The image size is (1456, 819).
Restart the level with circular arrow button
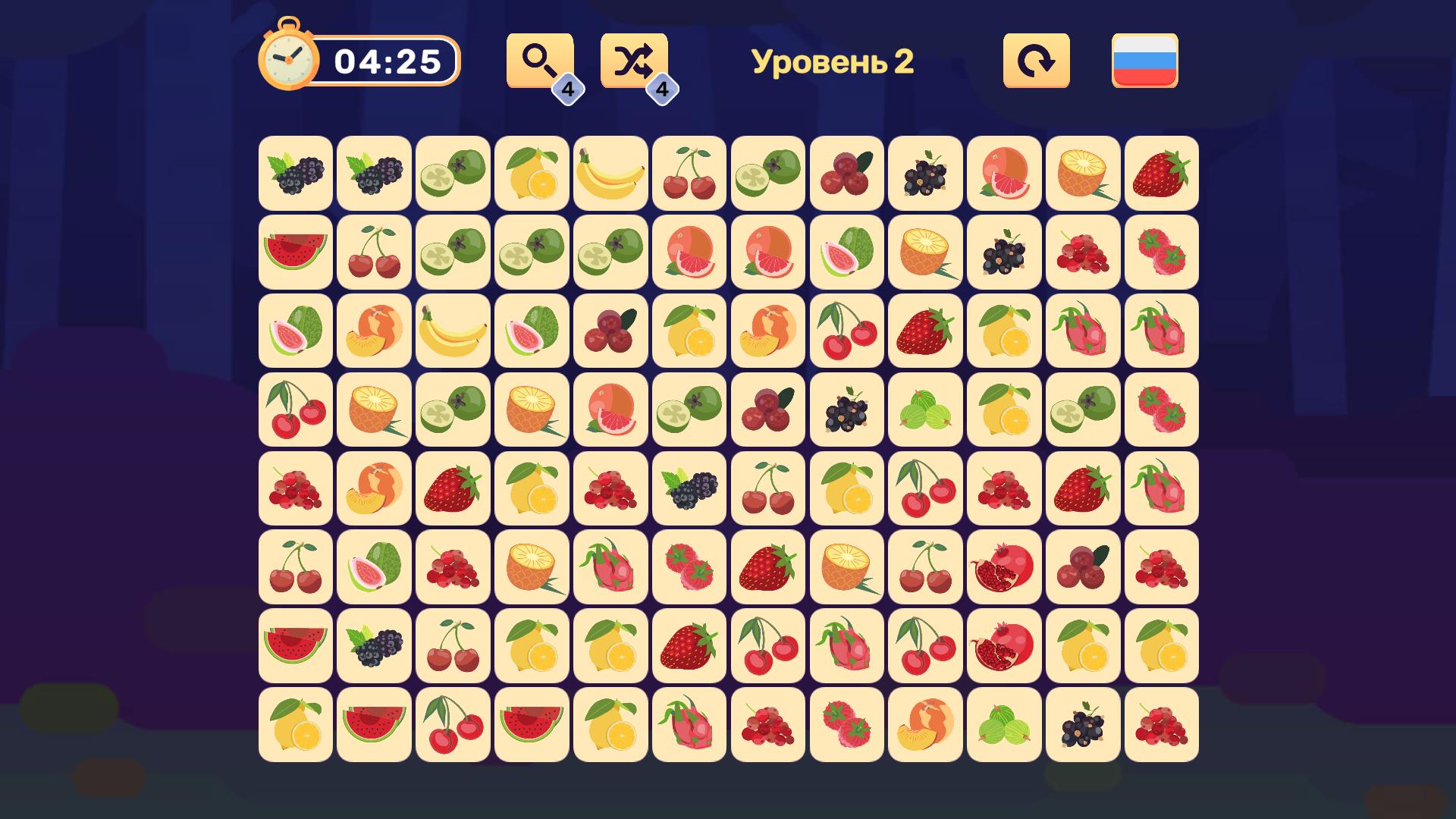1035,61
